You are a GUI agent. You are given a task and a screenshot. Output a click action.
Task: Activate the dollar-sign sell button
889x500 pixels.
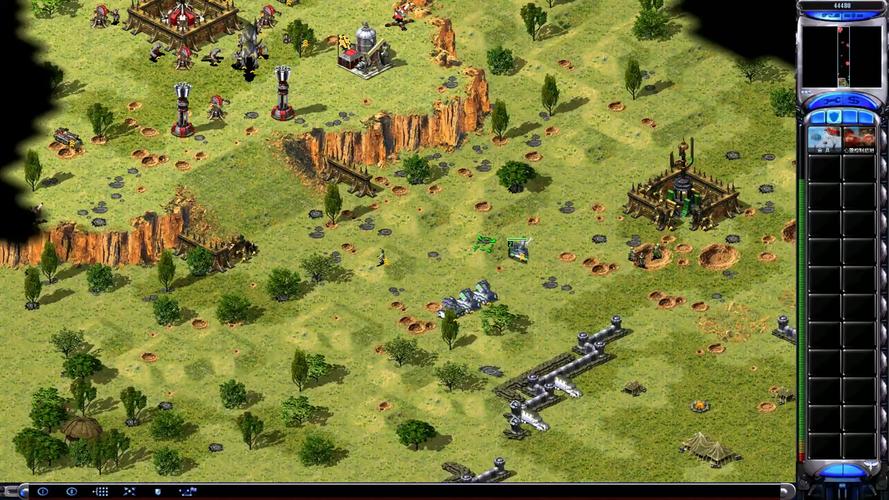[x=855, y=100]
